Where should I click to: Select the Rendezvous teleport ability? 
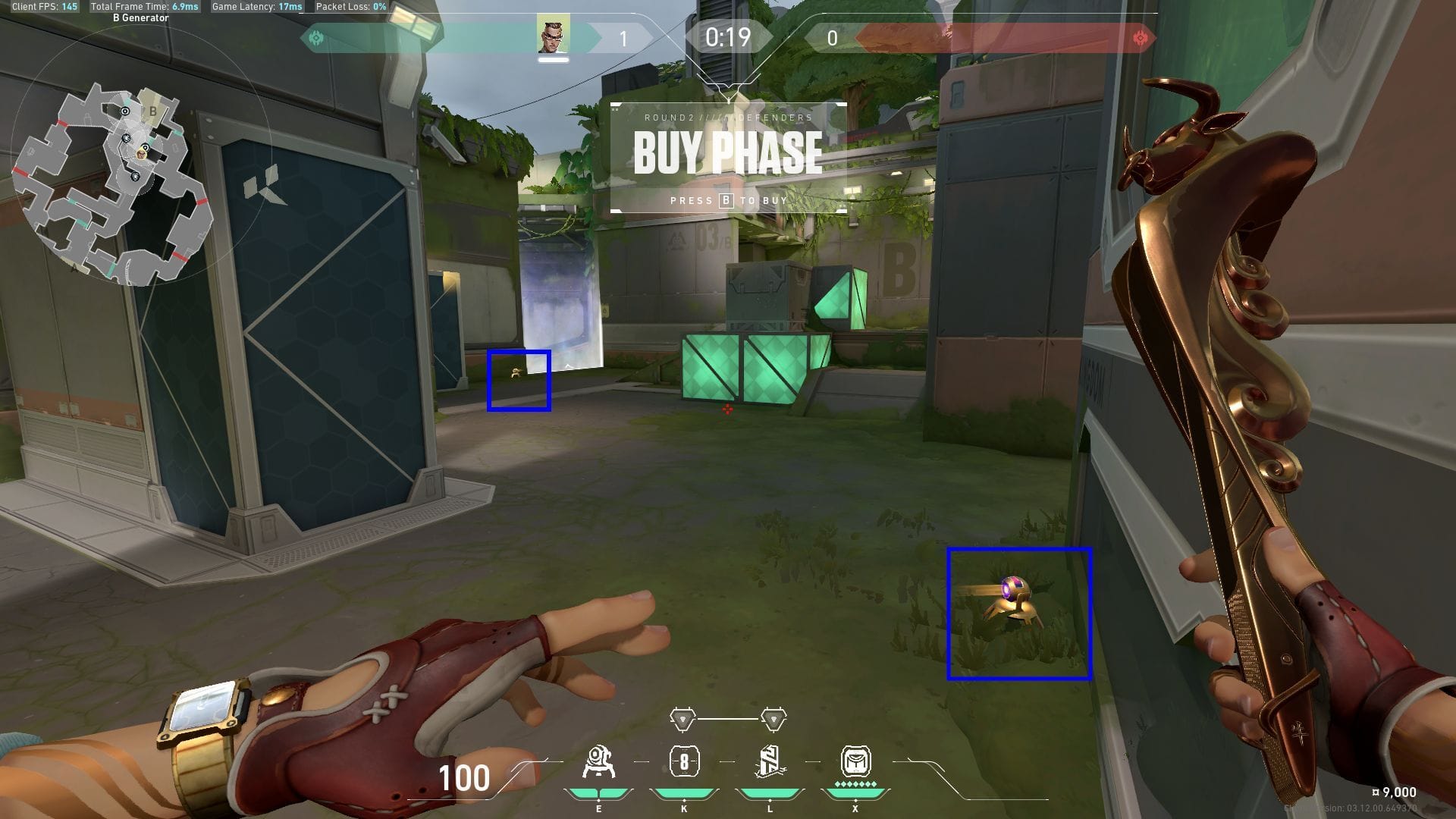click(x=770, y=762)
